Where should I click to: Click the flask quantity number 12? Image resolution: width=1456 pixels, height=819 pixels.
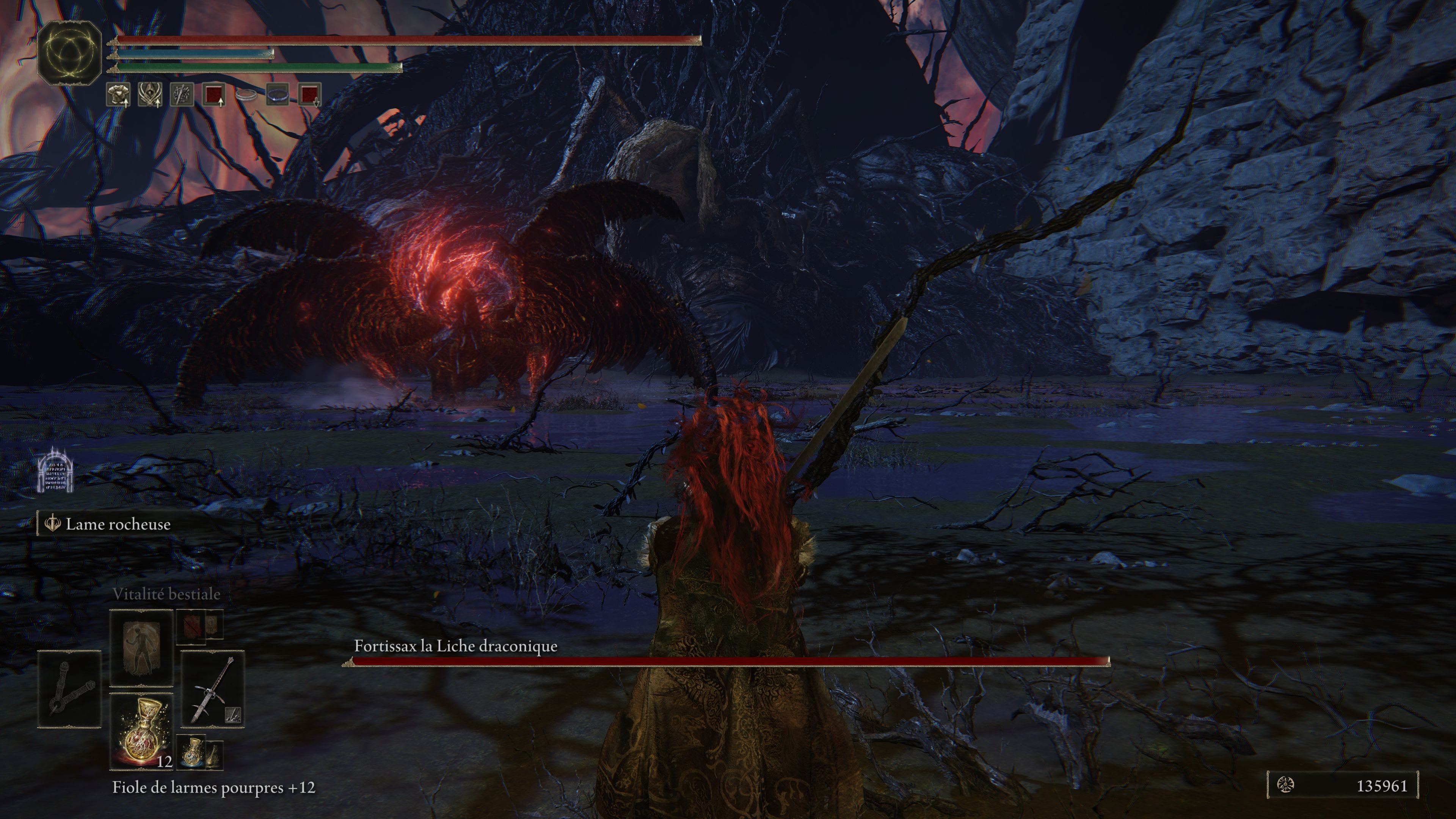click(x=165, y=761)
